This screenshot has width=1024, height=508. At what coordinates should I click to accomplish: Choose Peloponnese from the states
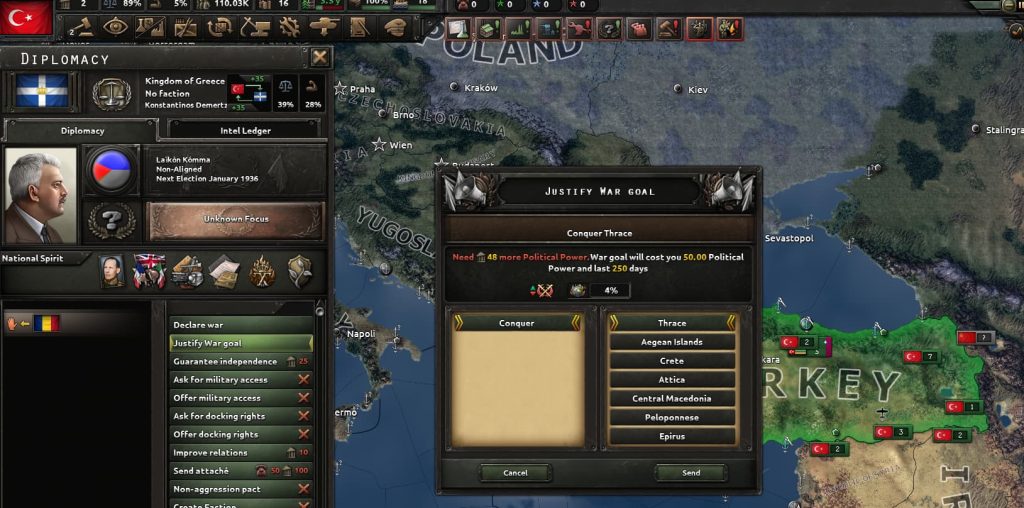pyautogui.click(x=672, y=417)
